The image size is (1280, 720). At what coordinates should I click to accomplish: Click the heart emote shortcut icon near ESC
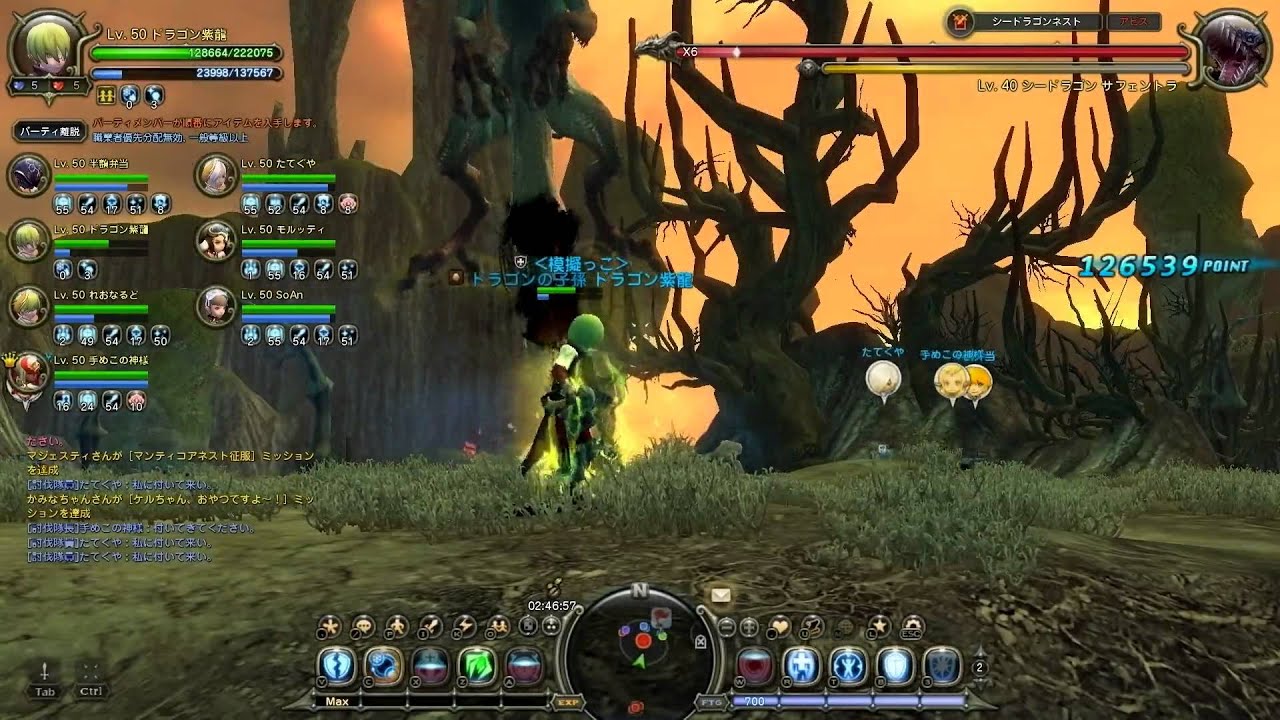tap(780, 625)
